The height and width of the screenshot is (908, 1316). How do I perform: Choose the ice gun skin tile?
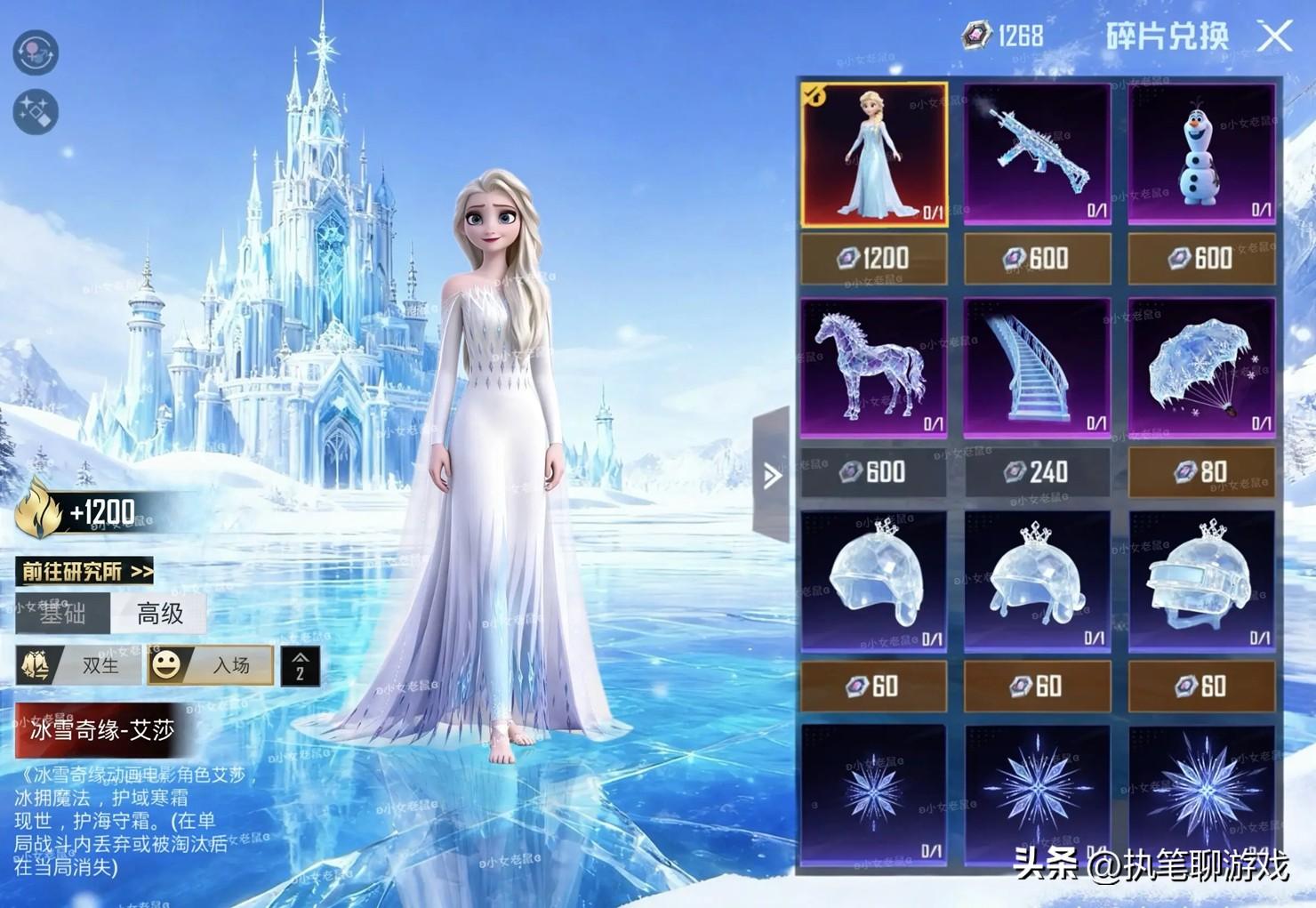pyautogui.click(x=1037, y=155)
